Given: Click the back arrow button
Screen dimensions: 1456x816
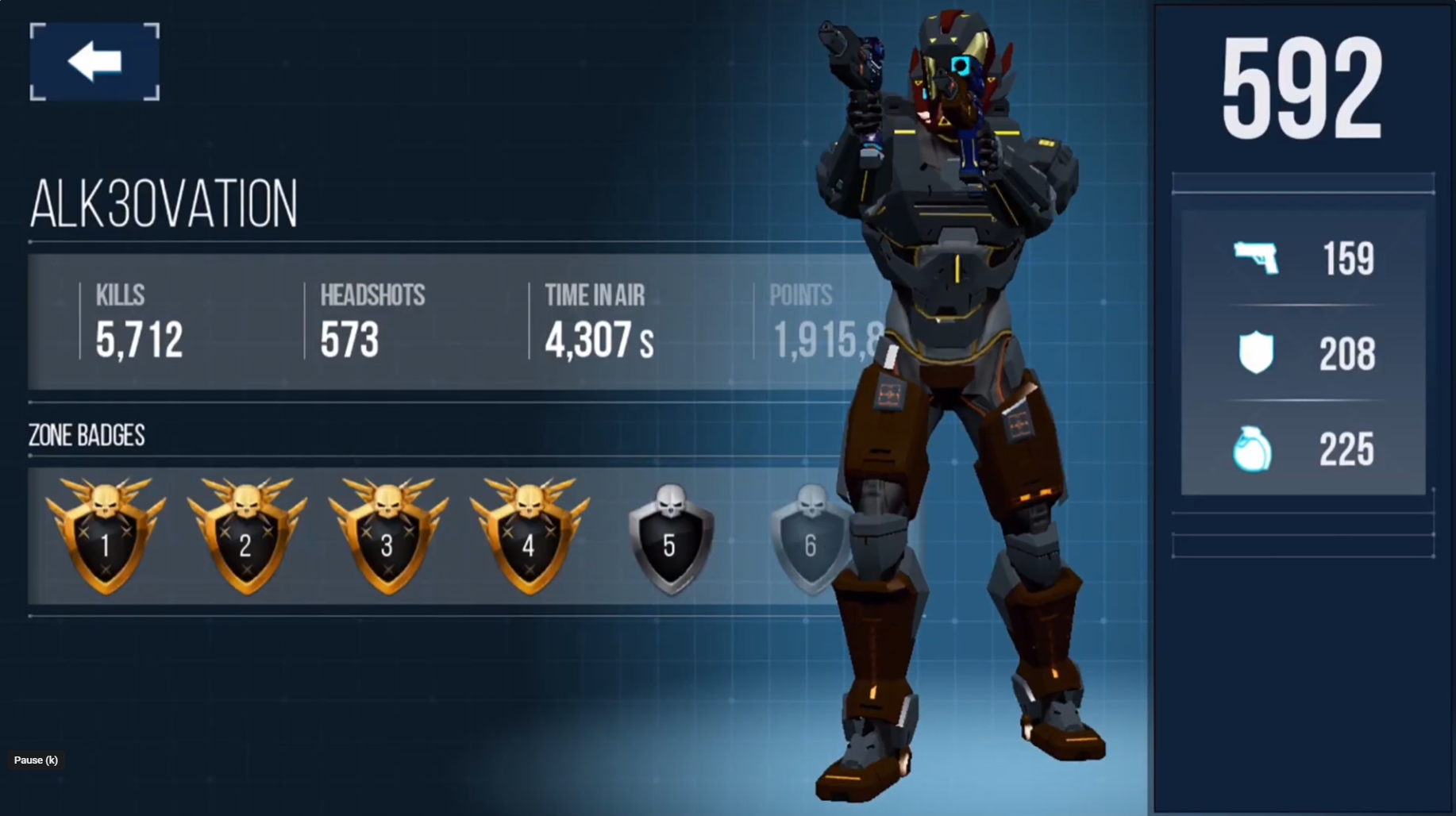Looking at the screenshot, I should 93,60.
